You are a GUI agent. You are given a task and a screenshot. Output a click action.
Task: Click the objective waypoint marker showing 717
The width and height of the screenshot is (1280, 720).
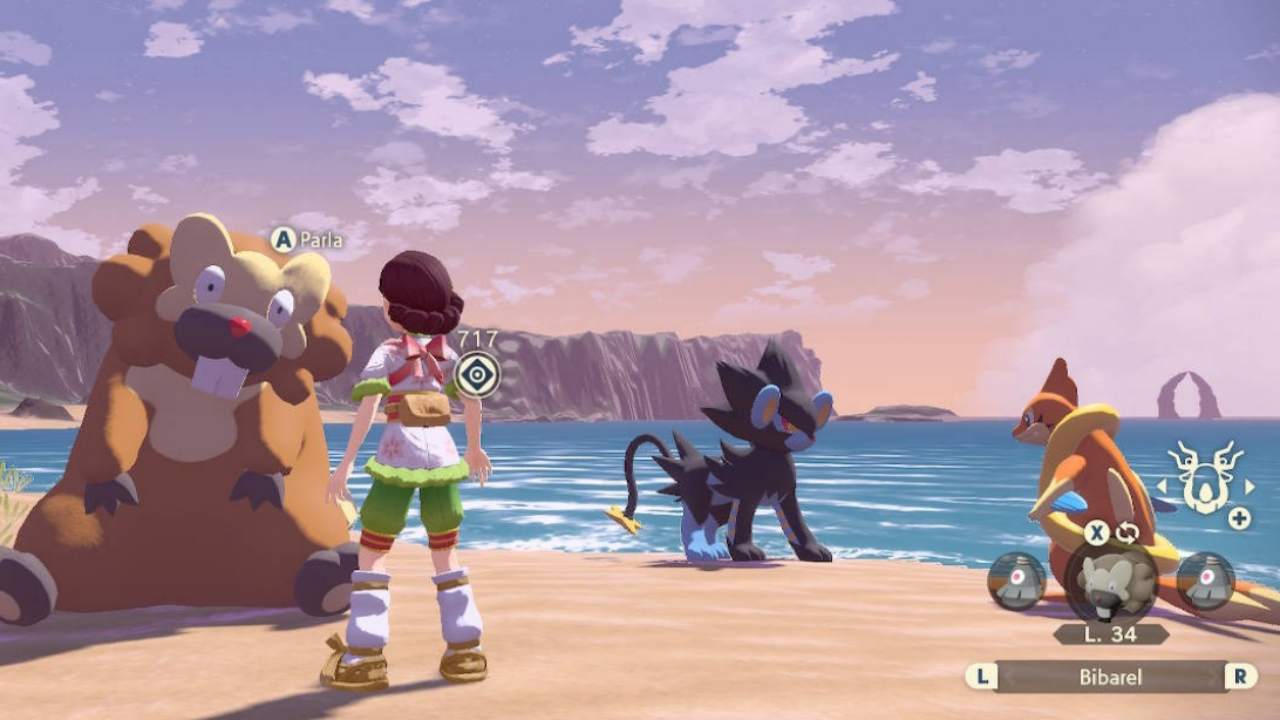click(477, 376)
